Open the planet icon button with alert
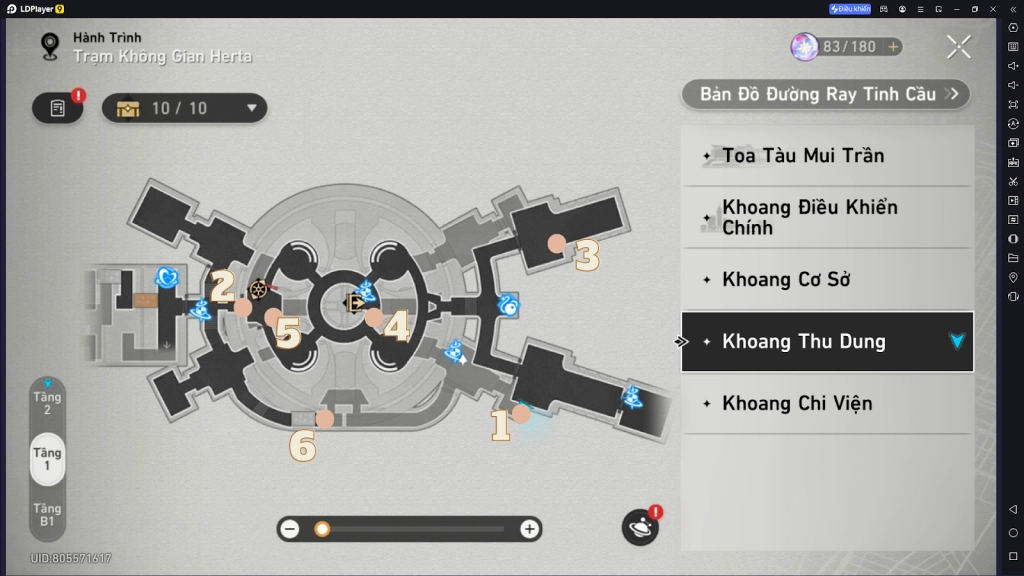1024x576 pixels. pyautogui.click(x=640, y=527)
